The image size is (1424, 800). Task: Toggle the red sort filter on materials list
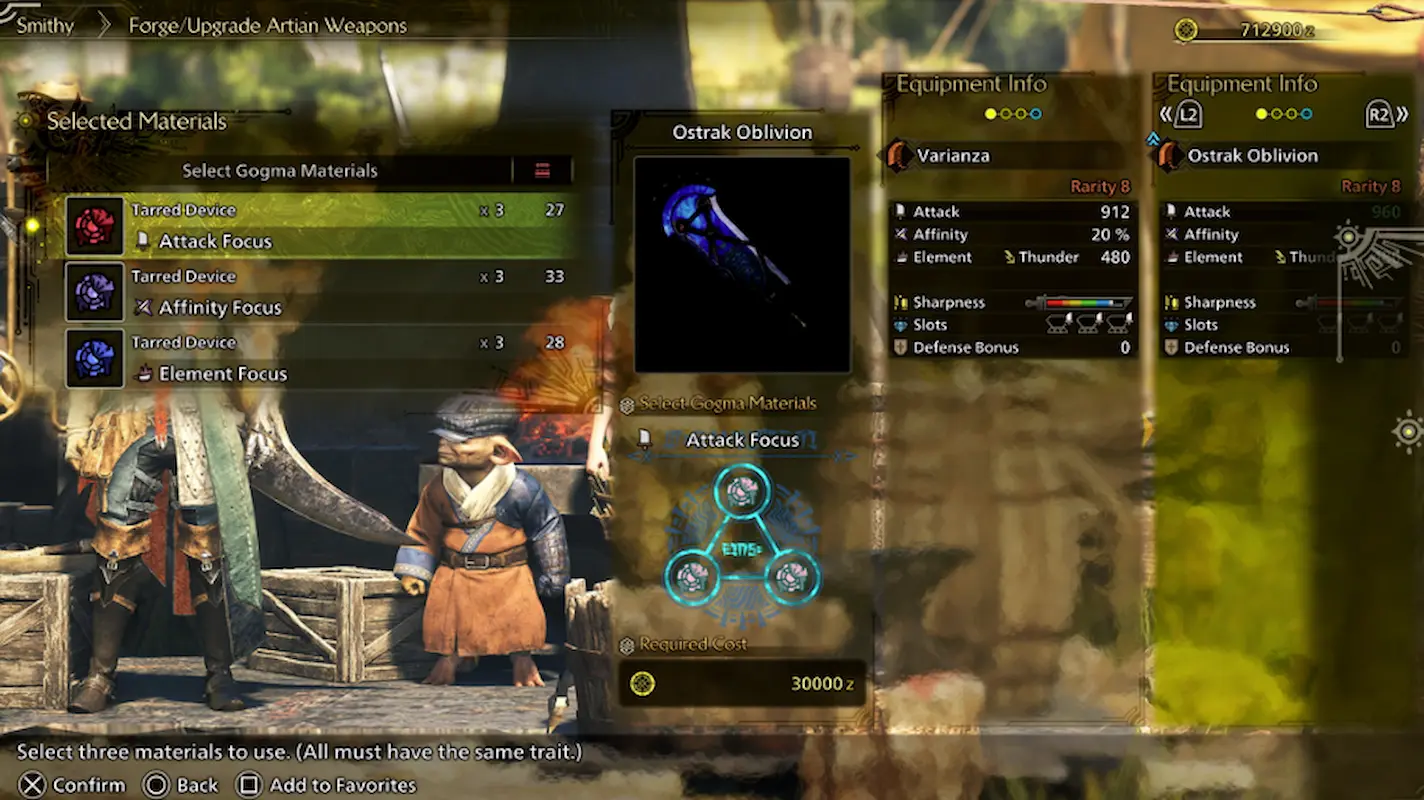tap(543, 170)
